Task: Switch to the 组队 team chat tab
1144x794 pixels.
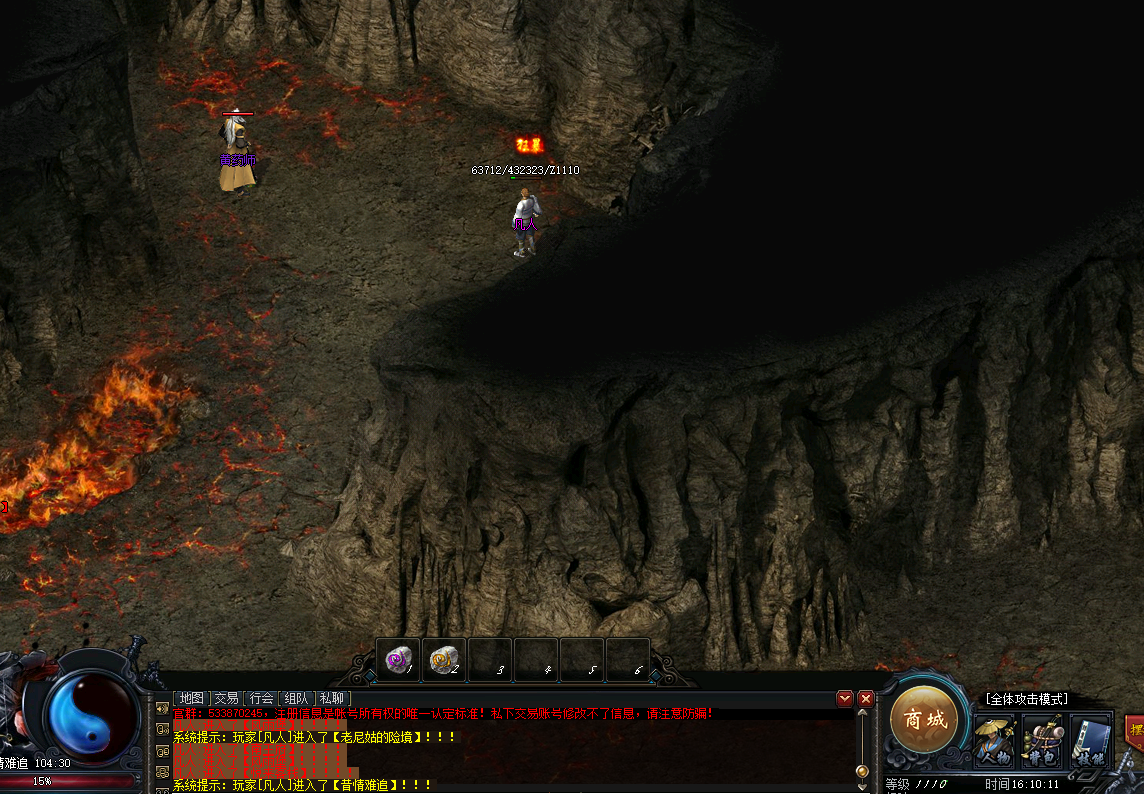Action: (x=296, y=698)
